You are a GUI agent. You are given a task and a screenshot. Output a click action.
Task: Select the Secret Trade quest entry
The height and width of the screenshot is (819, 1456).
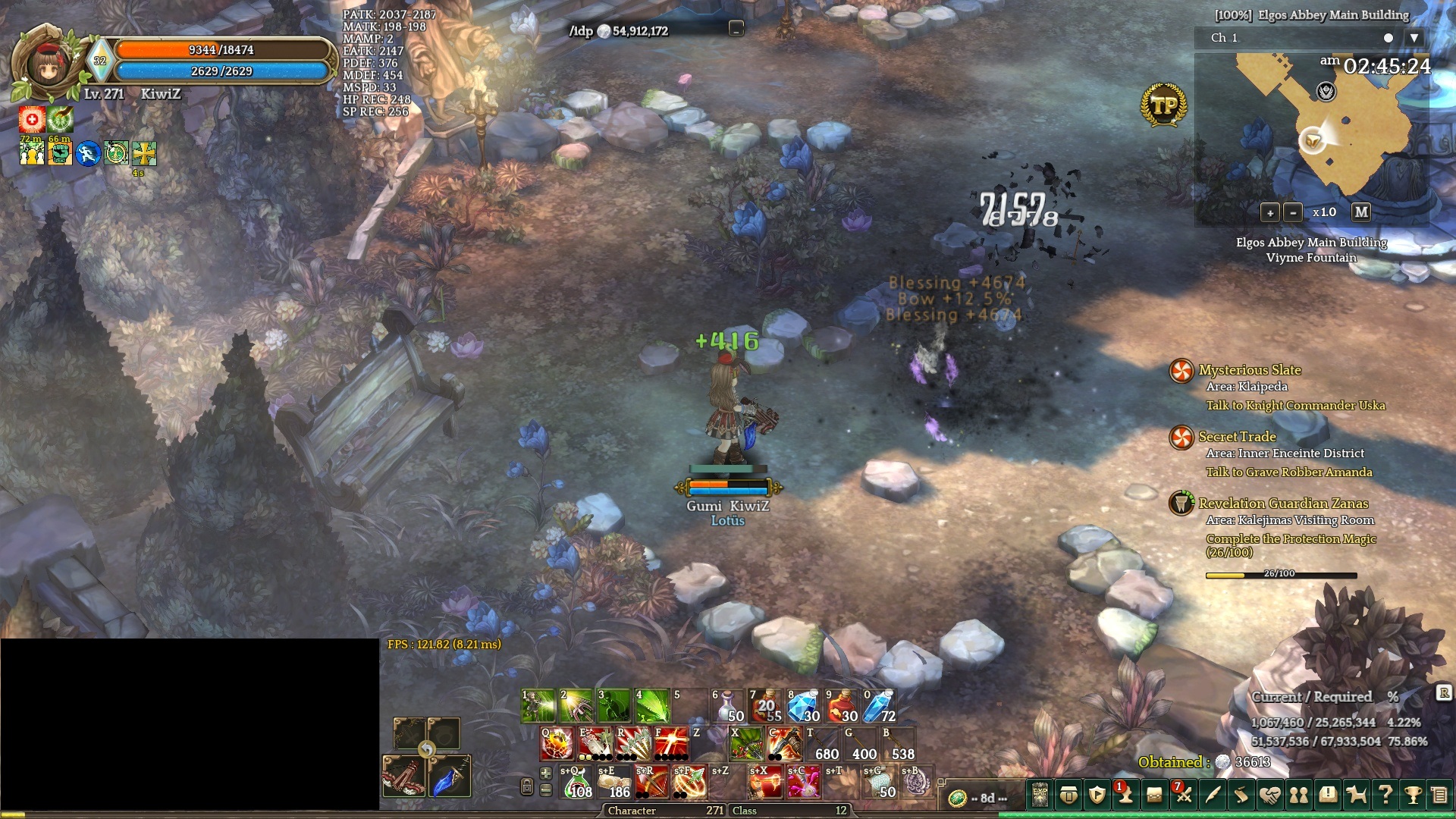click(x=1237, y=437)
